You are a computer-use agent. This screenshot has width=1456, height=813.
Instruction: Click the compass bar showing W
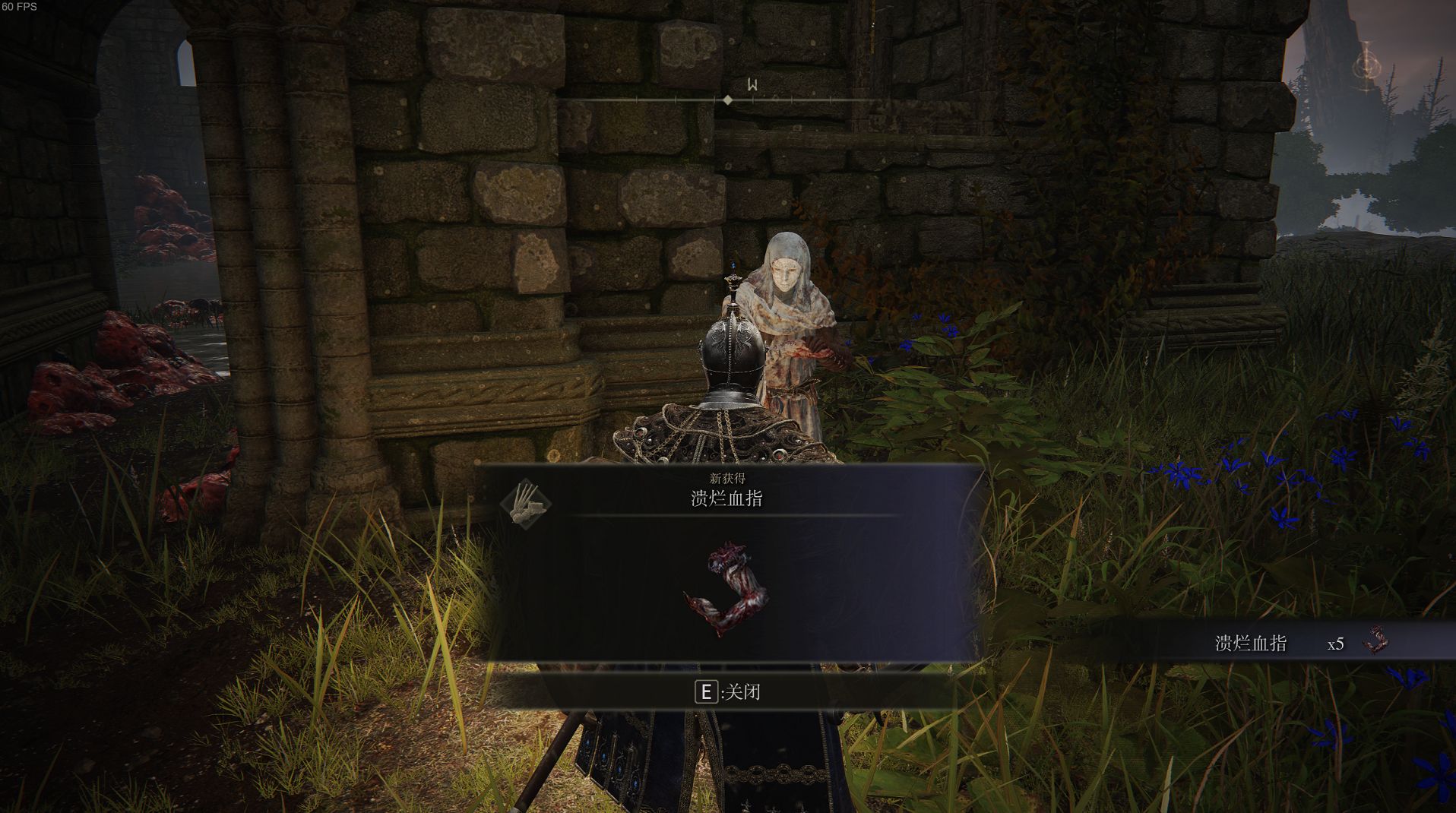coord(728,98)
